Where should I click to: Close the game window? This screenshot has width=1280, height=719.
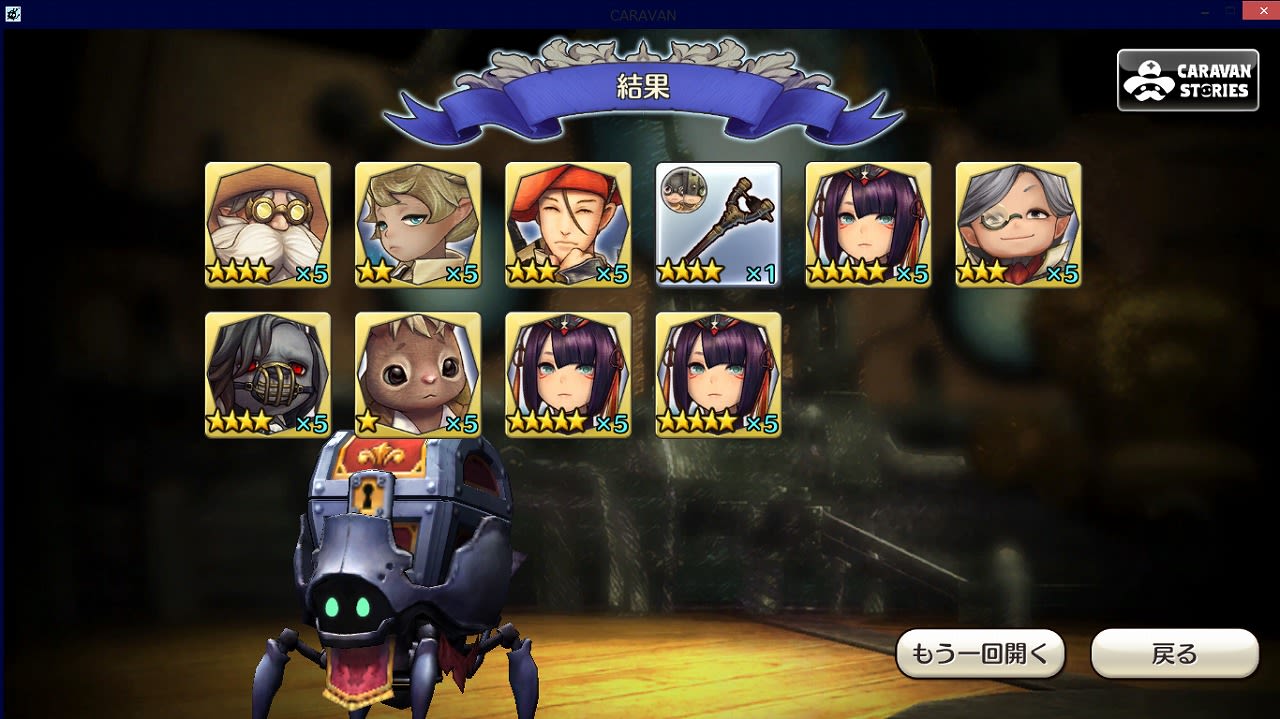point(1260,10)
